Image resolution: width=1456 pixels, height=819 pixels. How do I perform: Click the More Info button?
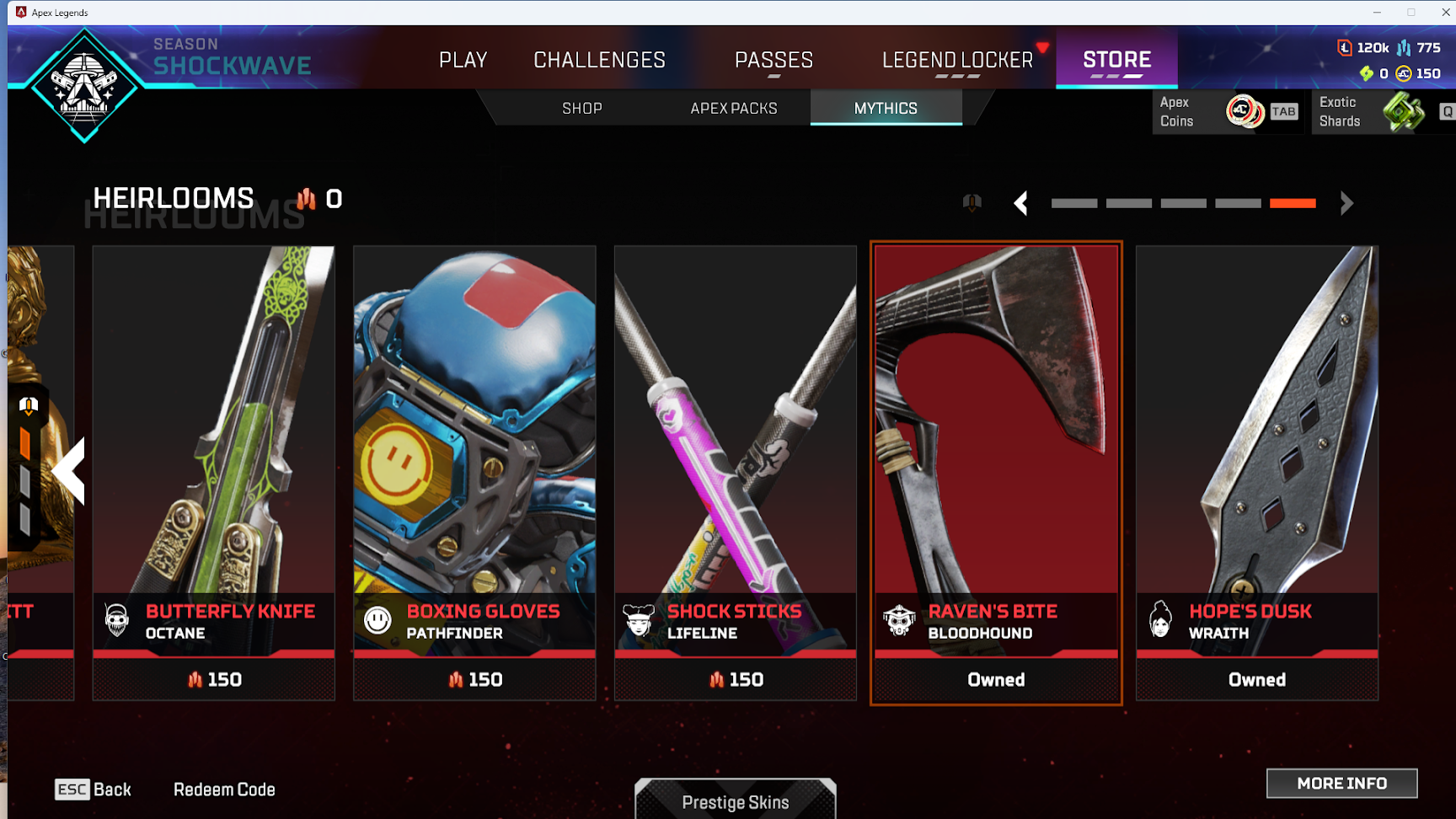pyautogui.click(x=1341, y=784)
